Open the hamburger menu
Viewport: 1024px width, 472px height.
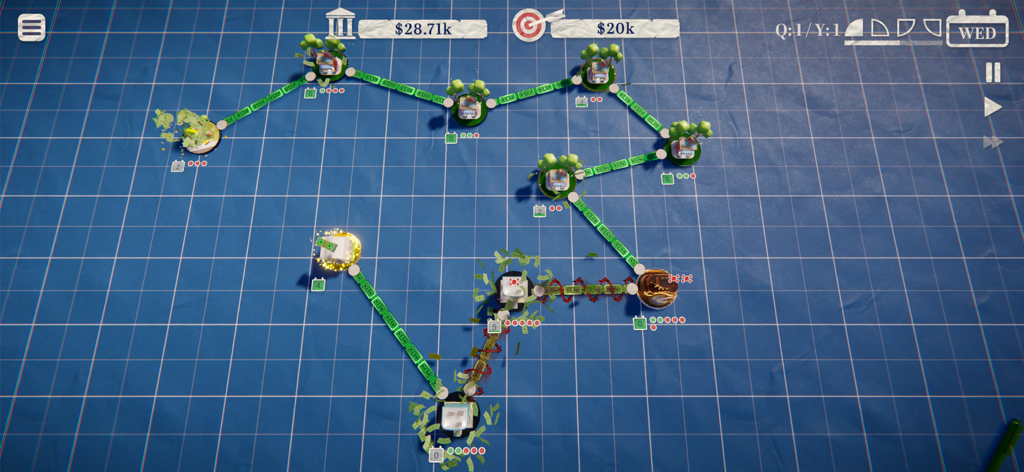[32, 27]
